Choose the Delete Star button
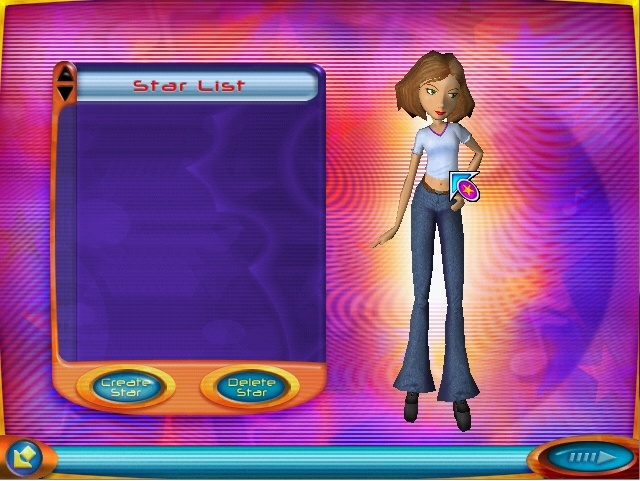The image size is (640, 481). point(250,387)
